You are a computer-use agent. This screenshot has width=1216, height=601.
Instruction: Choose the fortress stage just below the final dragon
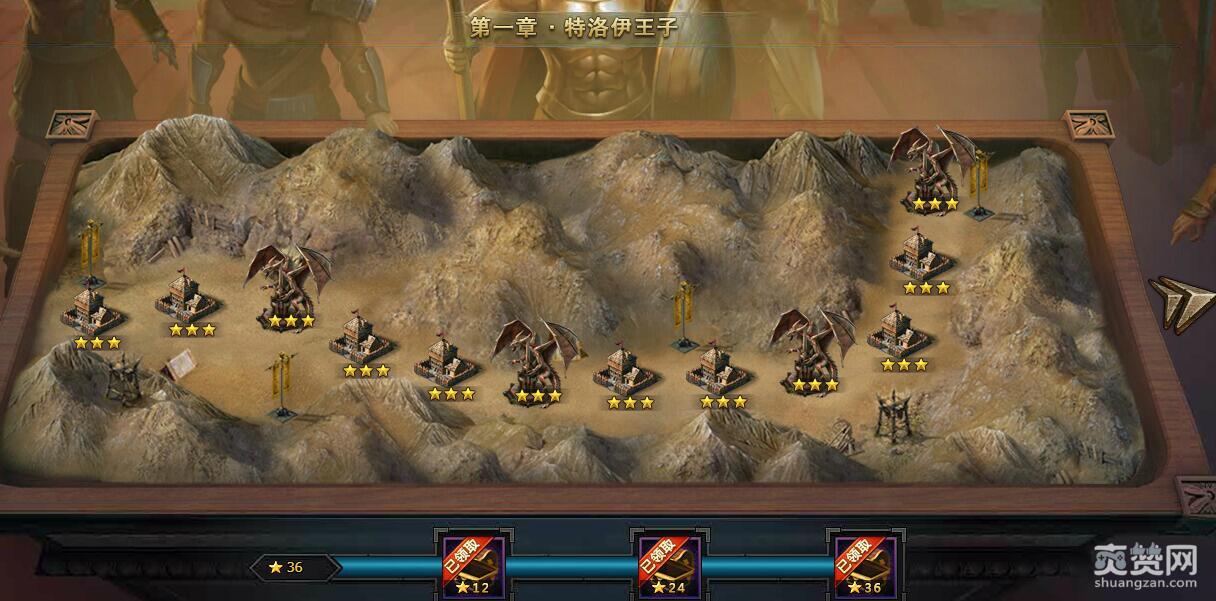click(x=923, y=255)
